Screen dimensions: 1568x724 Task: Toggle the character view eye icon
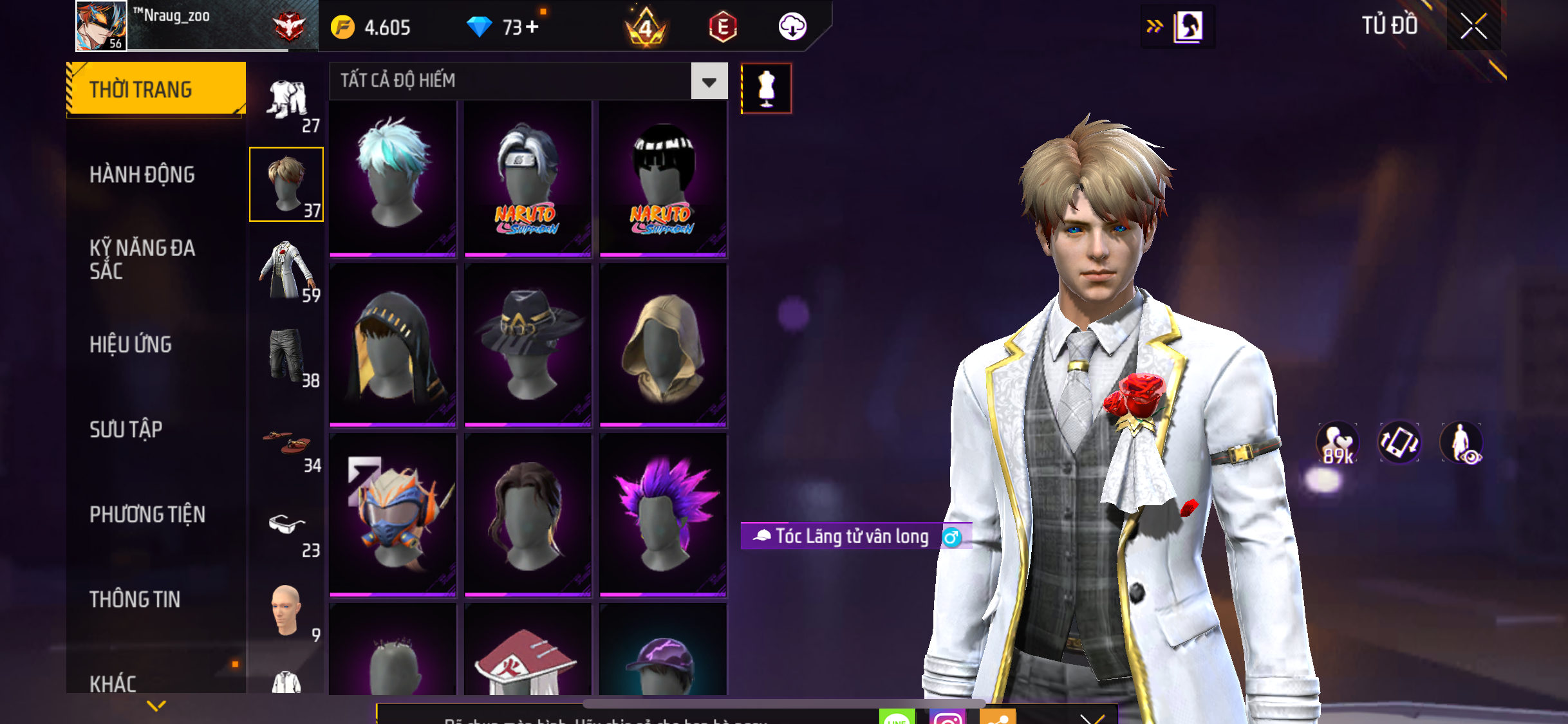click(1462, 443)
